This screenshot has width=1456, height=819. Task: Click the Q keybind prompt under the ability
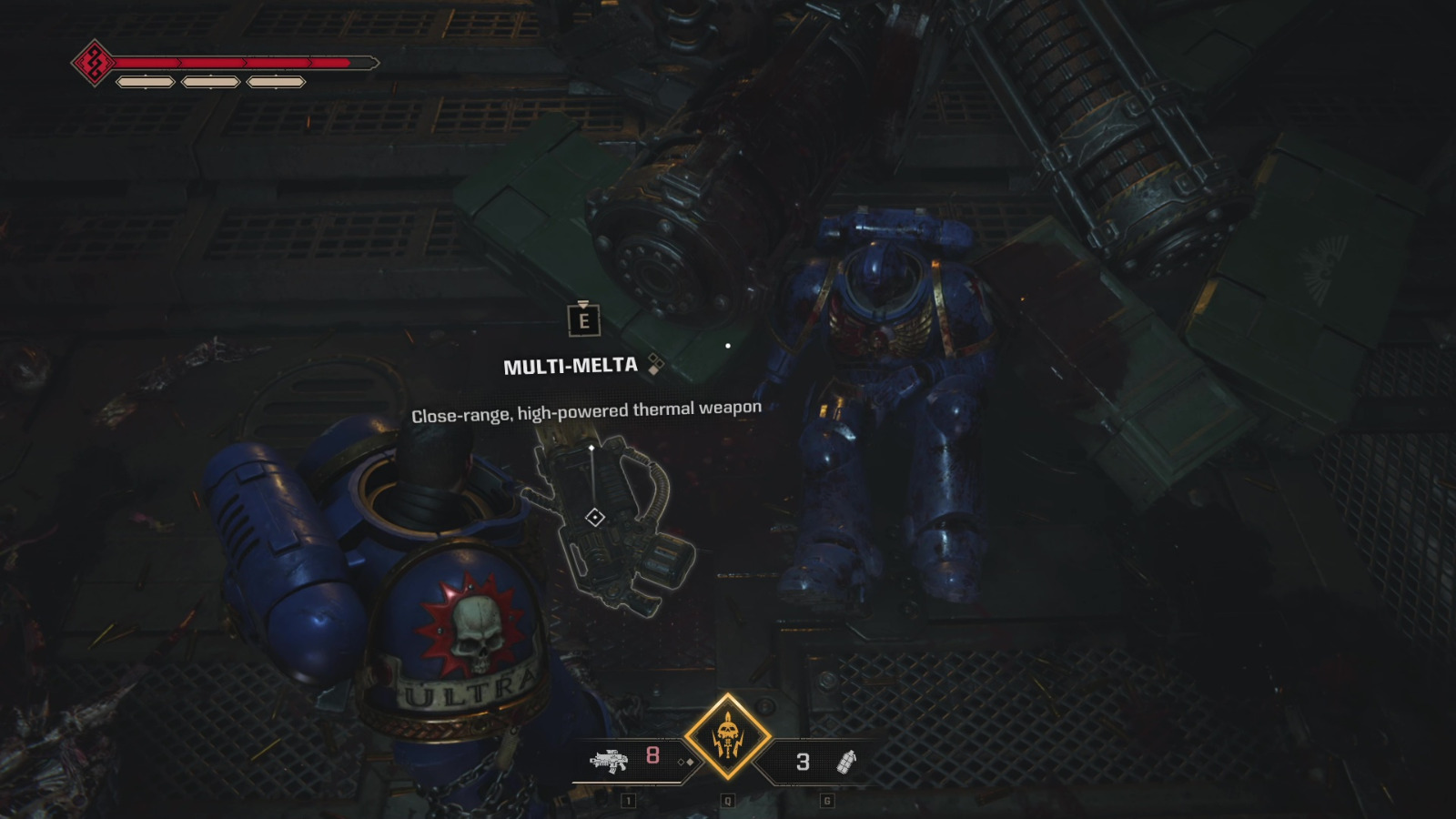(727, 798)
